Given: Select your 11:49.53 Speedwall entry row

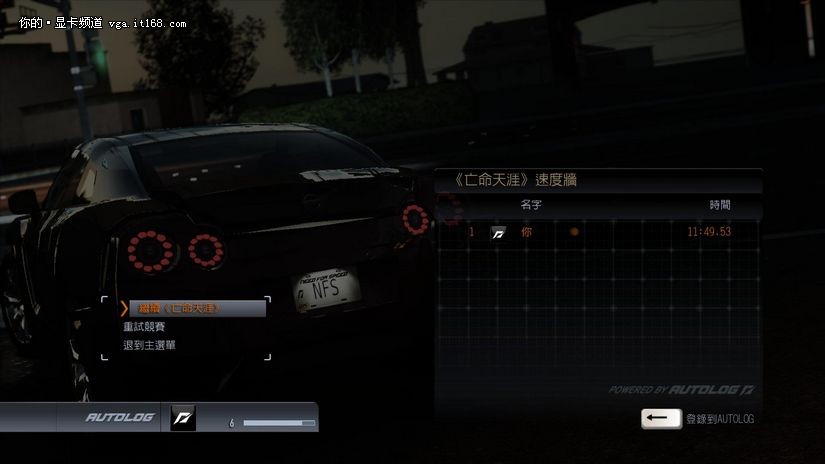Looking at the screenshot, I should (598, 232).
